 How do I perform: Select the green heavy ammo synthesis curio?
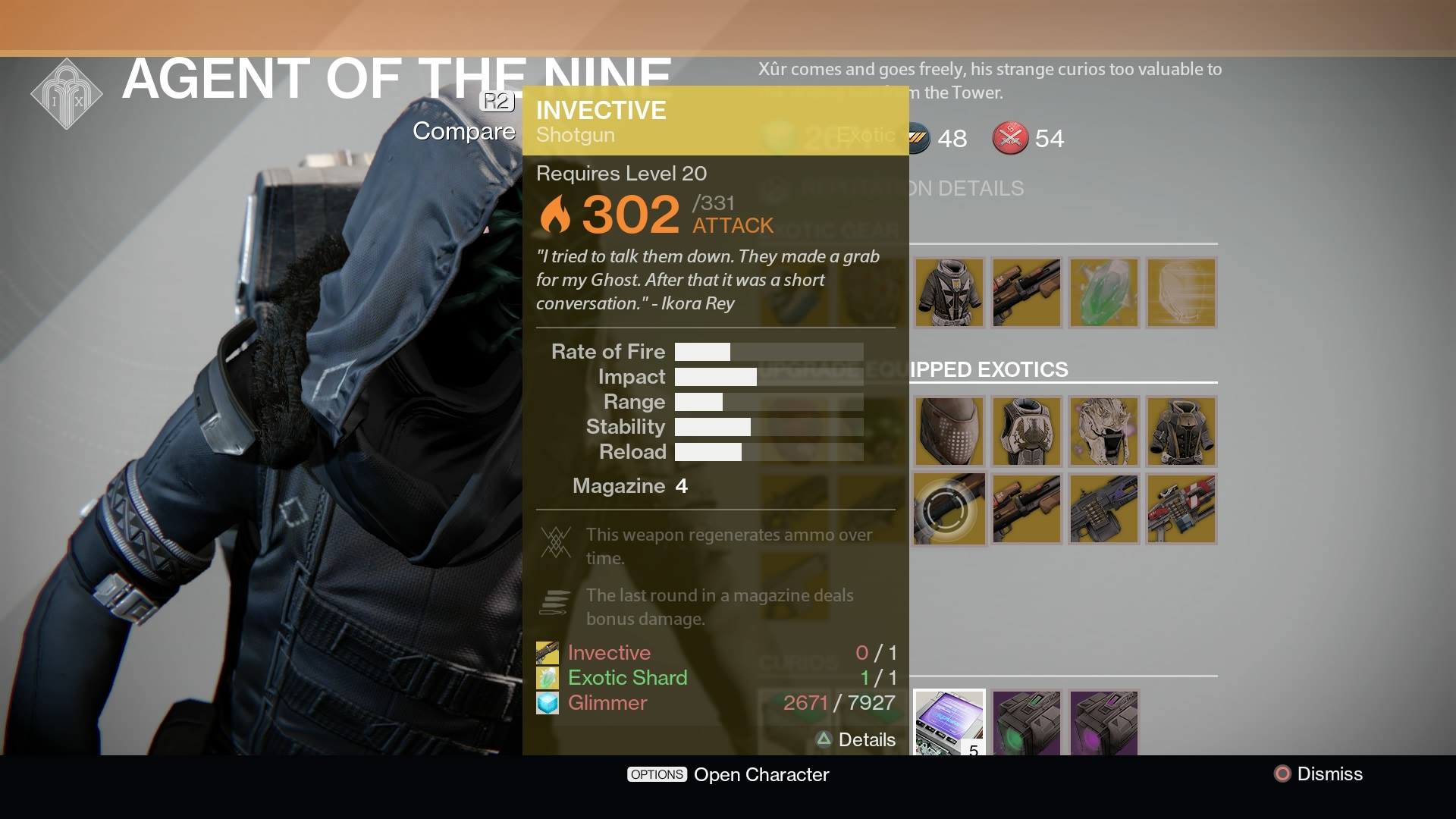1026,720
